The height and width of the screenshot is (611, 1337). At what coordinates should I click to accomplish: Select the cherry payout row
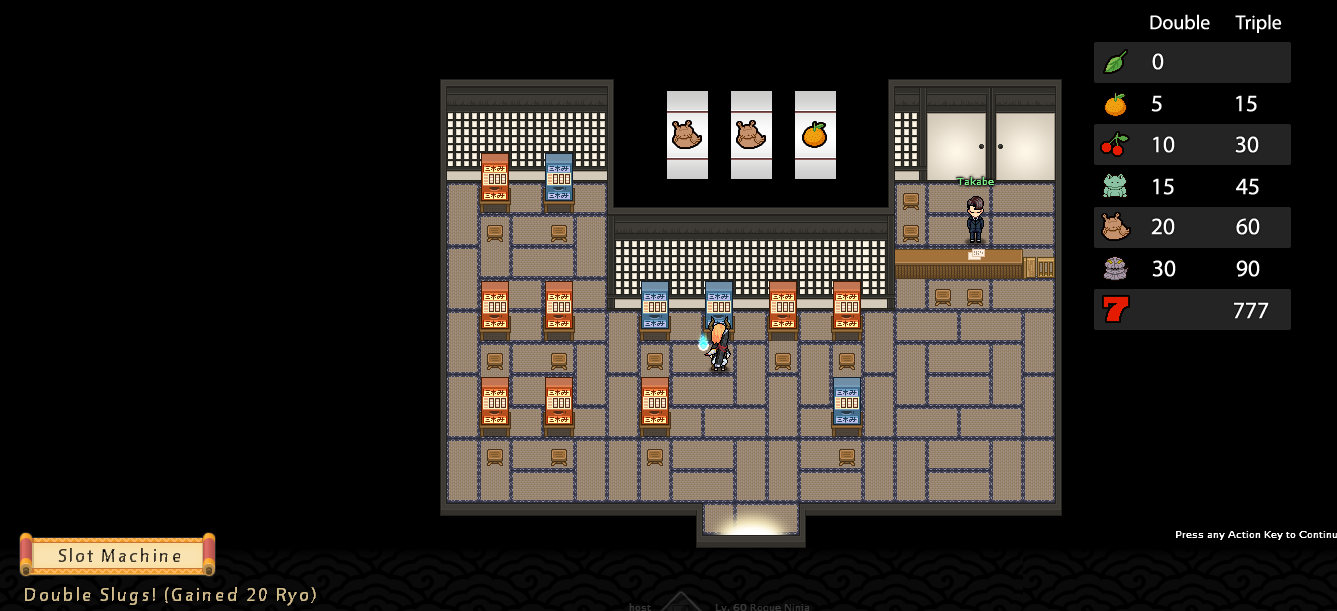(x=1192, y=145)
